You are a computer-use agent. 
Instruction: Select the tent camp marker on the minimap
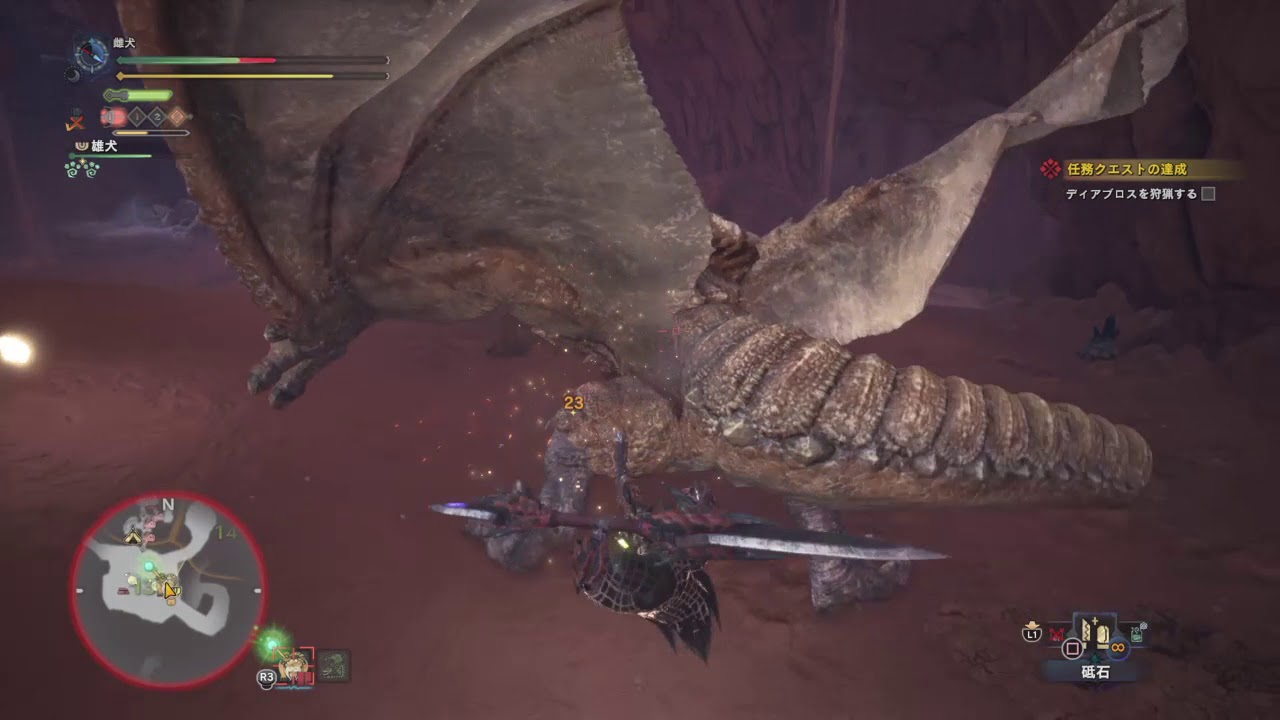click(132, 538)
